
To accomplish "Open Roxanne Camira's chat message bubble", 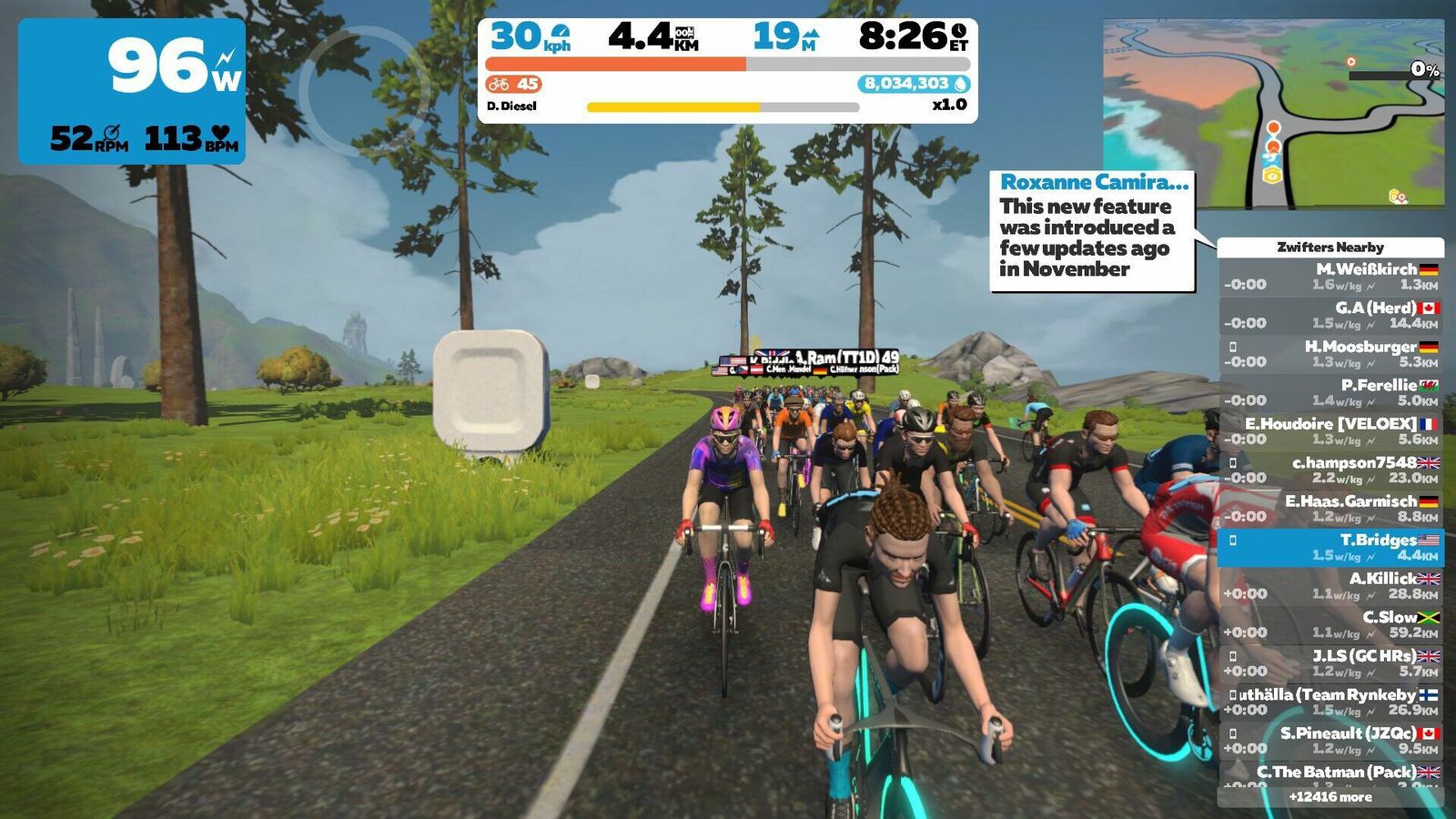I will (1092, 232).
